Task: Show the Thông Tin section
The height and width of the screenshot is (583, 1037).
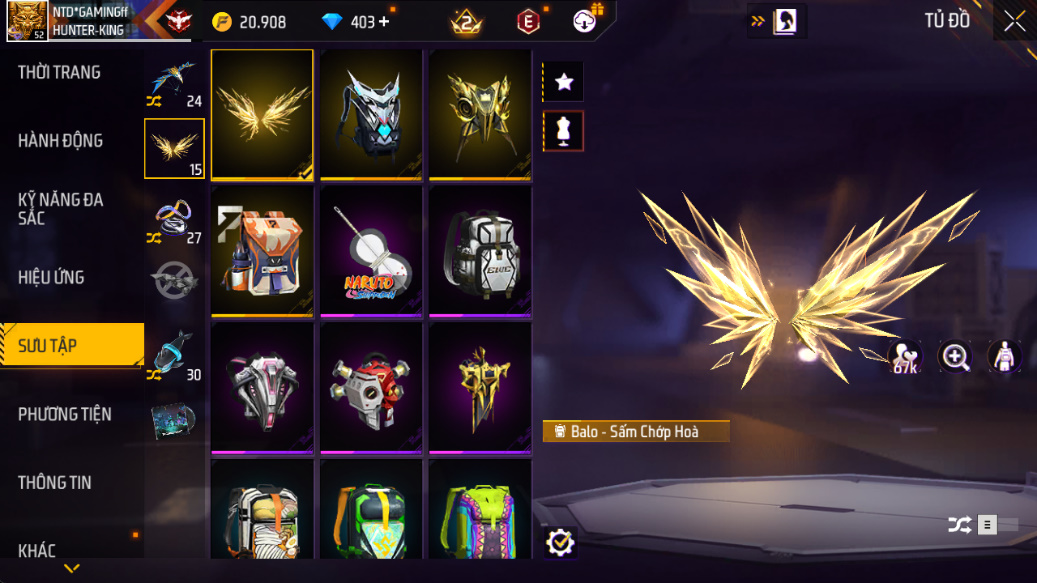Action: point(55,482)
